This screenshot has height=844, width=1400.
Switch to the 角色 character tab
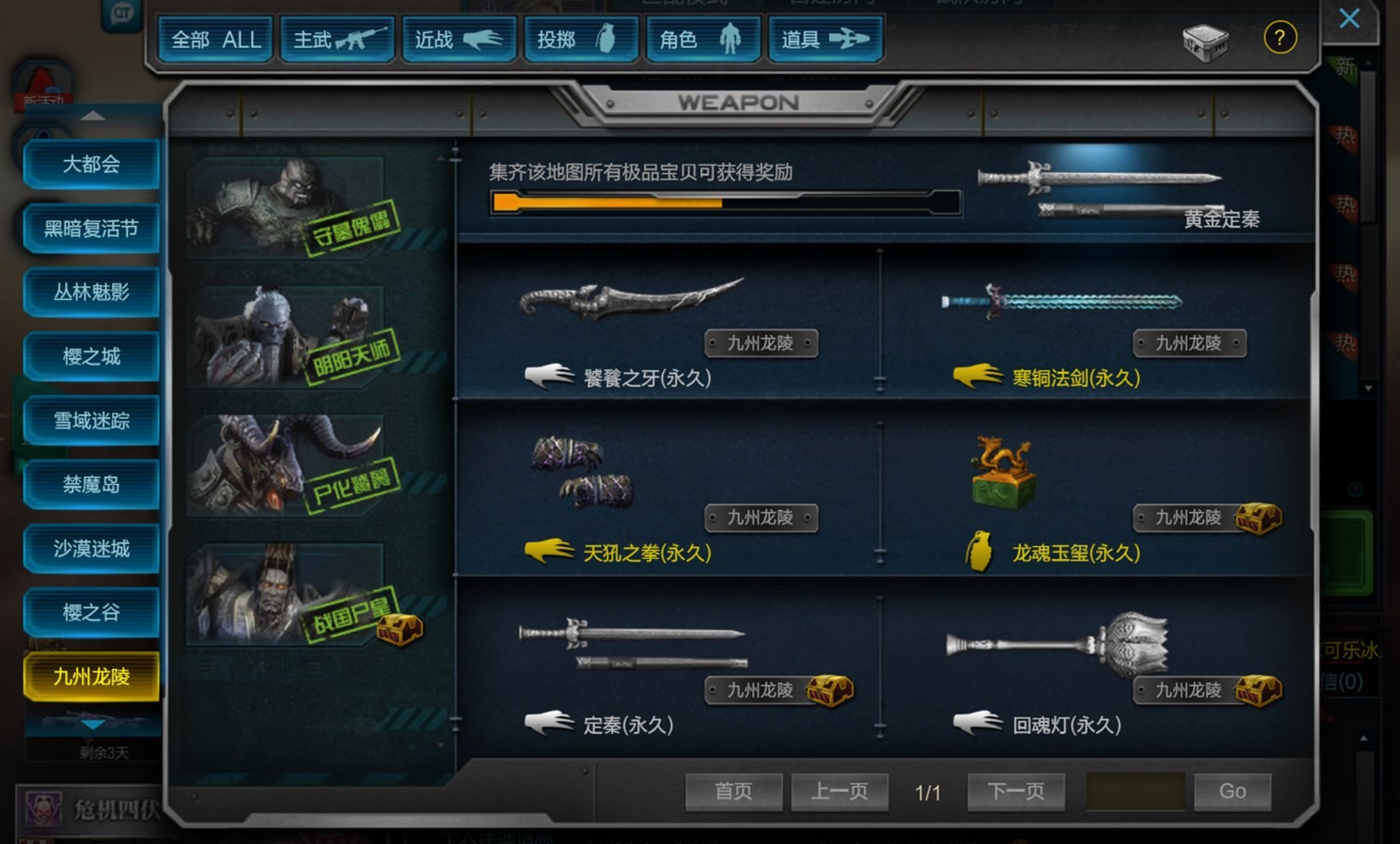[702, 40]
